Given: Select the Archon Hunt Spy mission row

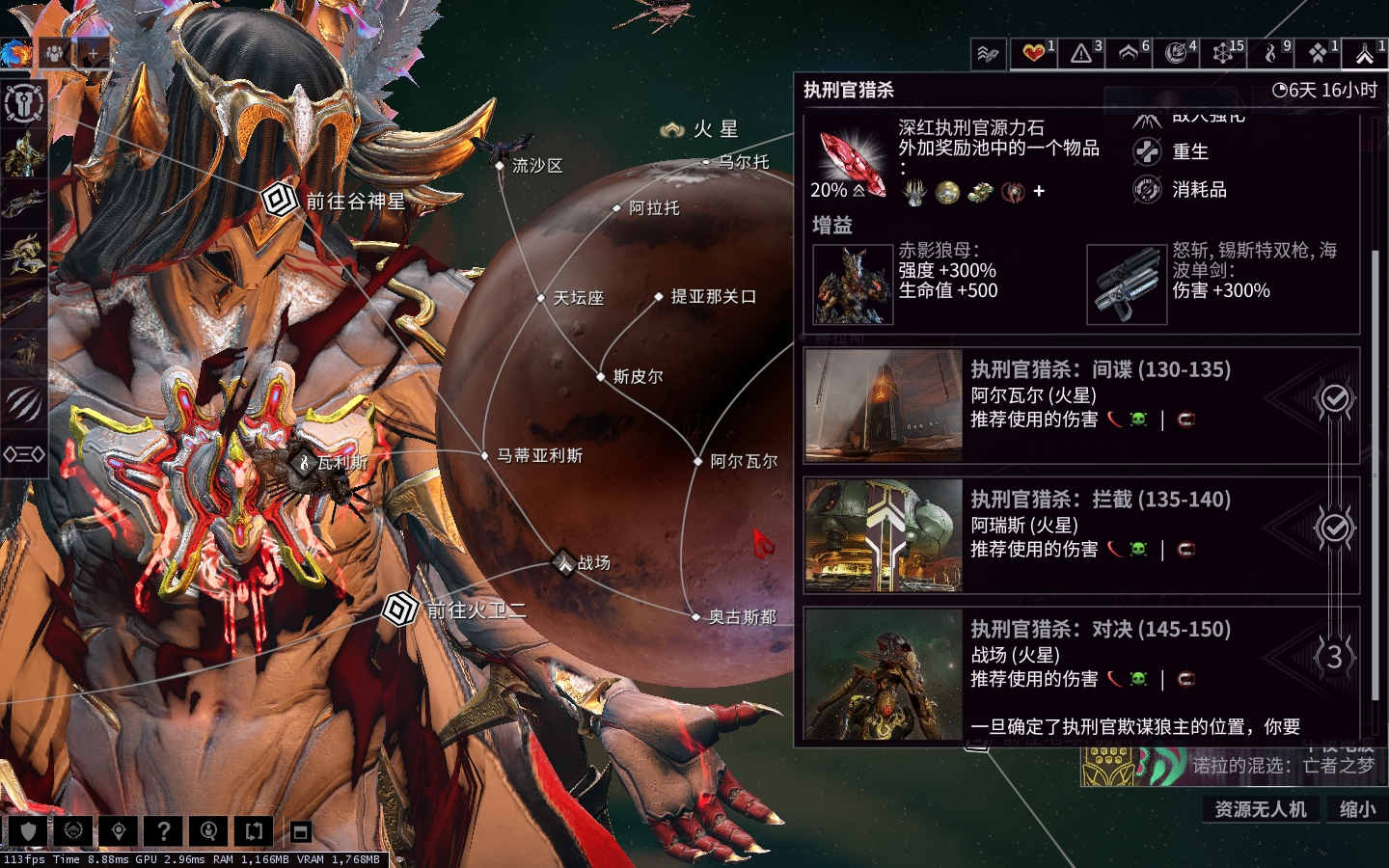Looking at the screenshot, I should (1080, 405).
